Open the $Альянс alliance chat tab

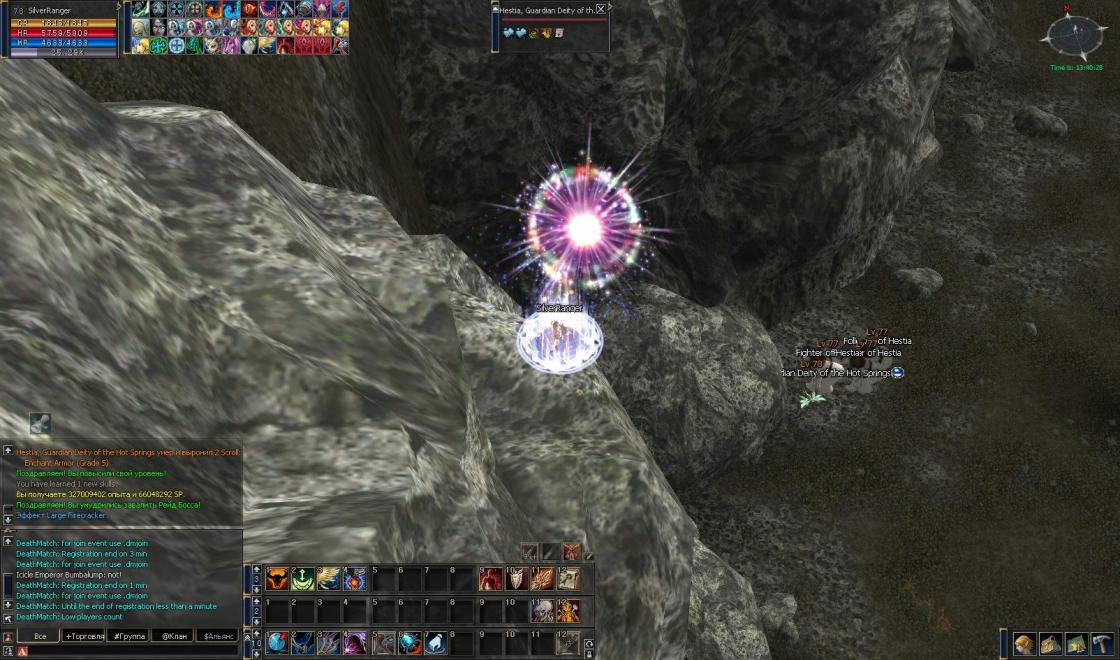219,636
